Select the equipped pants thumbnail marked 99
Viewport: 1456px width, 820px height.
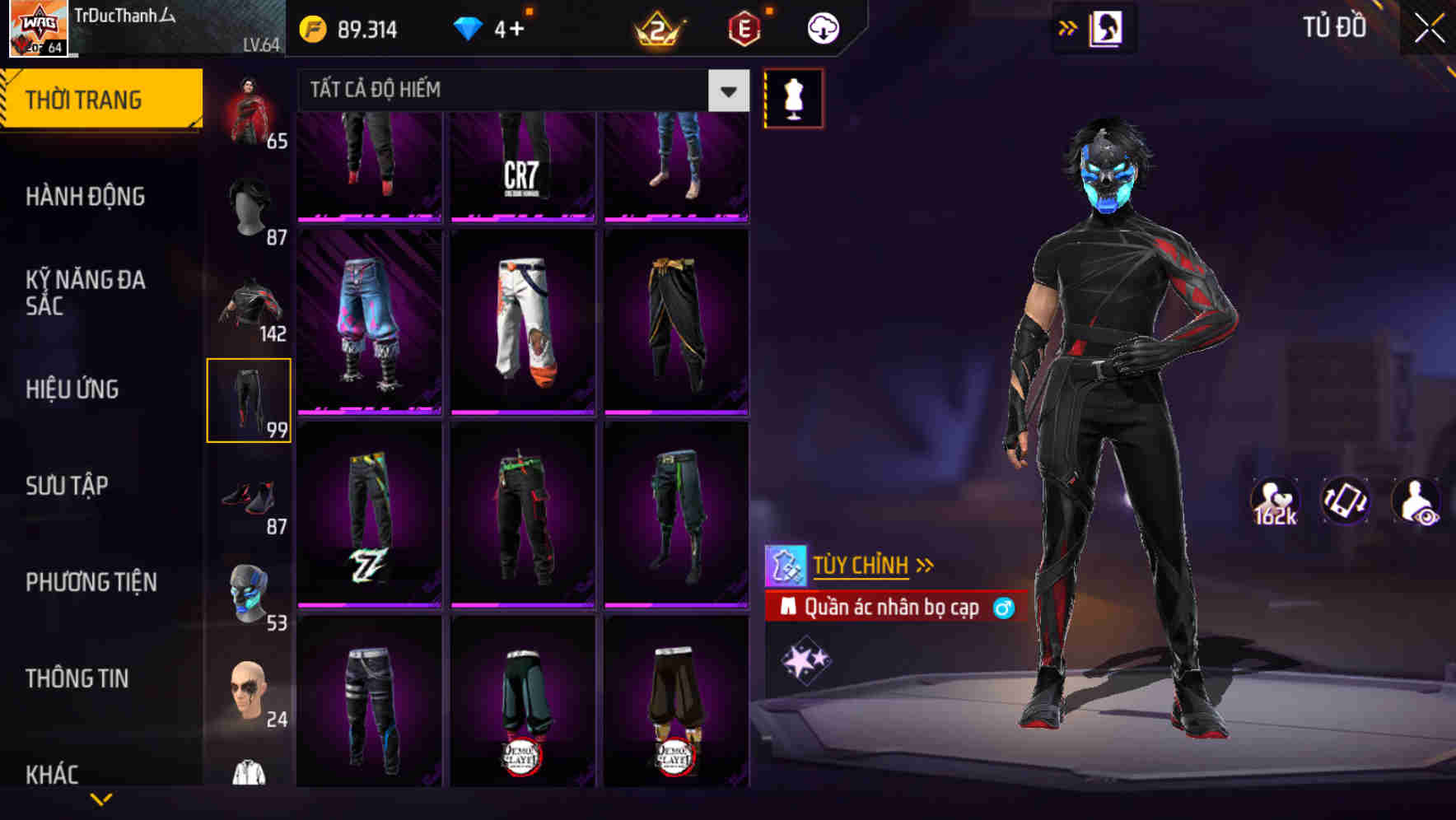(x=249, y=399)
